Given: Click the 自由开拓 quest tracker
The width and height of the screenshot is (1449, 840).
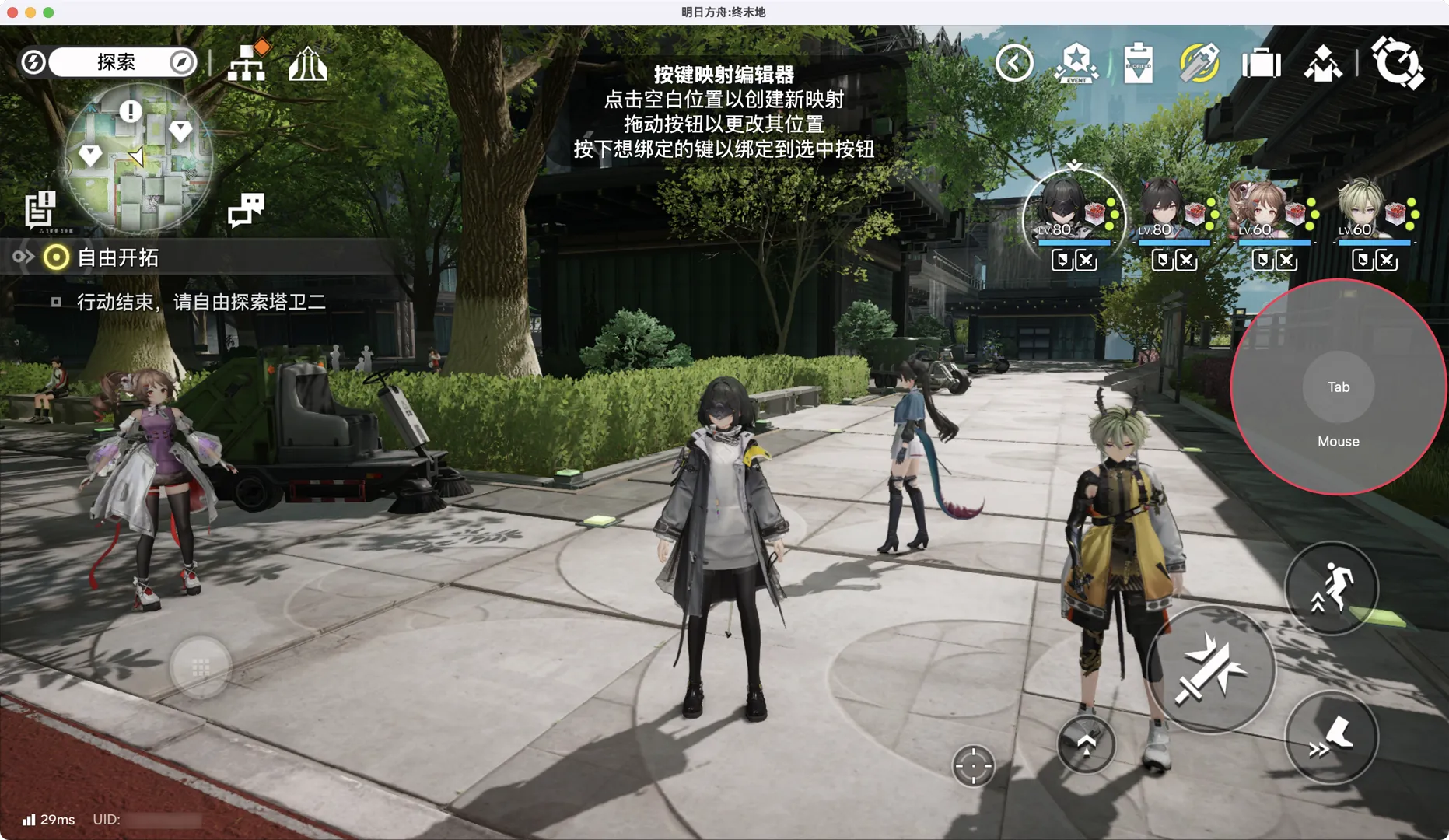Looking at the screenshot, I should pyautogui.click(x=117, y=257).
